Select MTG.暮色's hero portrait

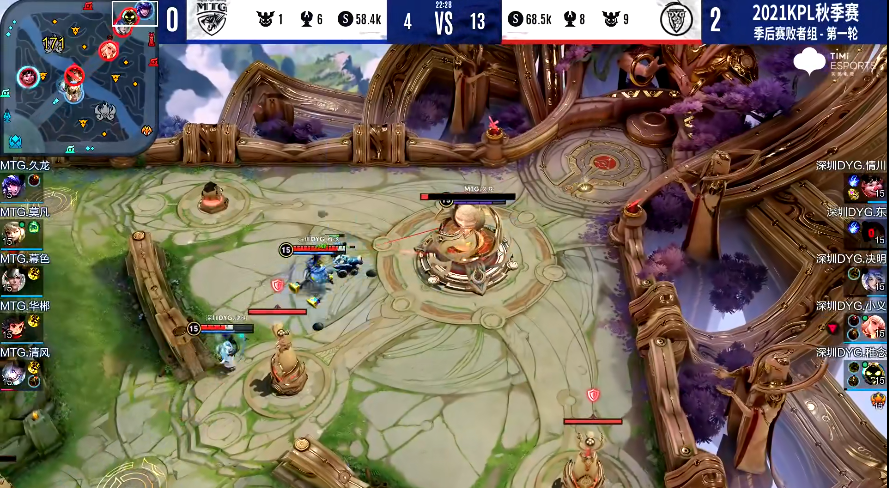[x=12, y=280]
